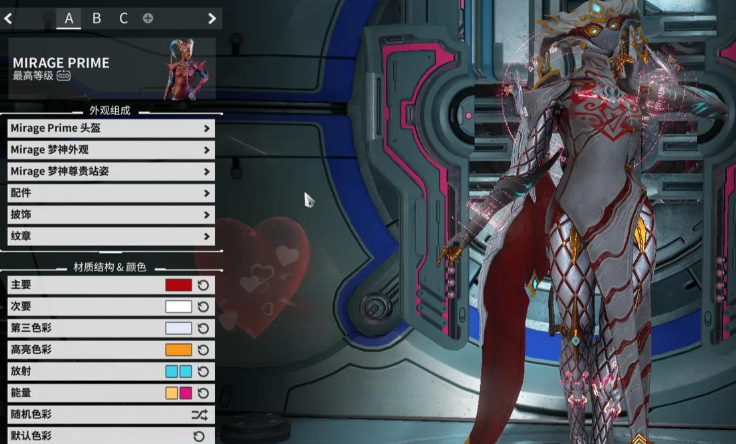Pick the red 主要 primary color swatch
Screen dimensions: 736x444
tap(178, 285)
